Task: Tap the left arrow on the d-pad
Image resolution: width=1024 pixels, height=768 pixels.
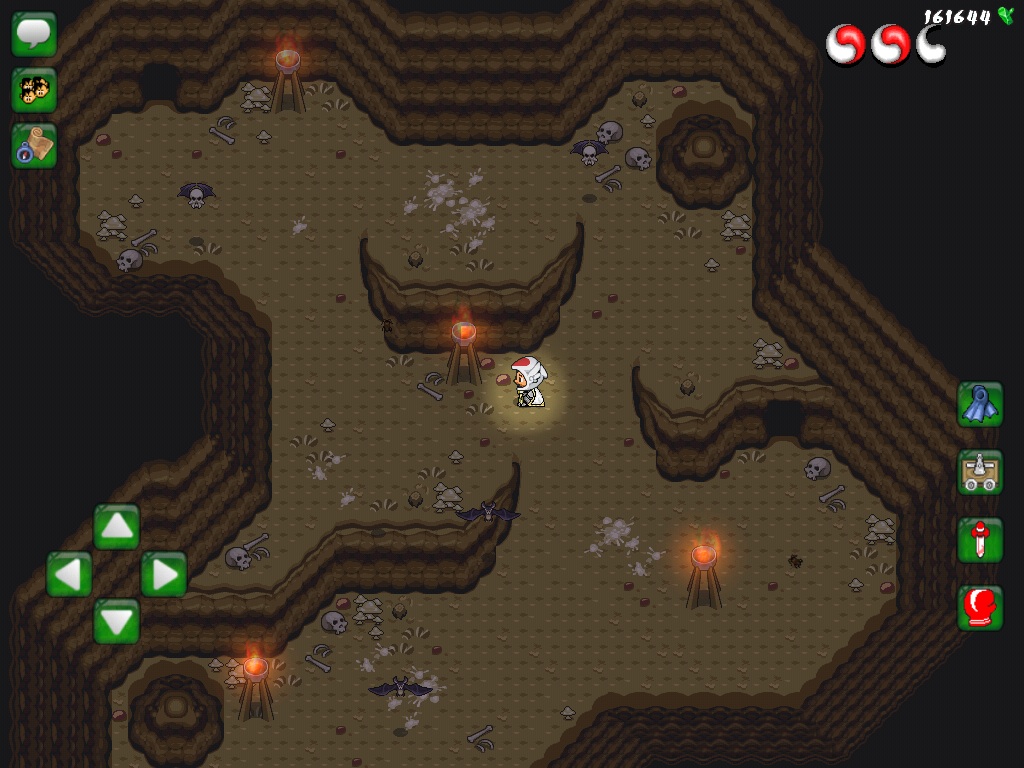Action: click(x=69, y=574)
